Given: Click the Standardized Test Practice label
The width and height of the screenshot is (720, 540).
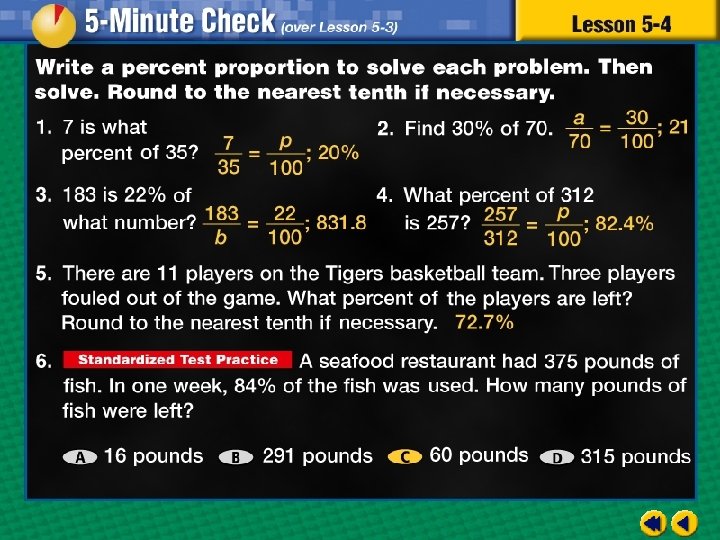Looking at the screenshot, I should point(178,360).
